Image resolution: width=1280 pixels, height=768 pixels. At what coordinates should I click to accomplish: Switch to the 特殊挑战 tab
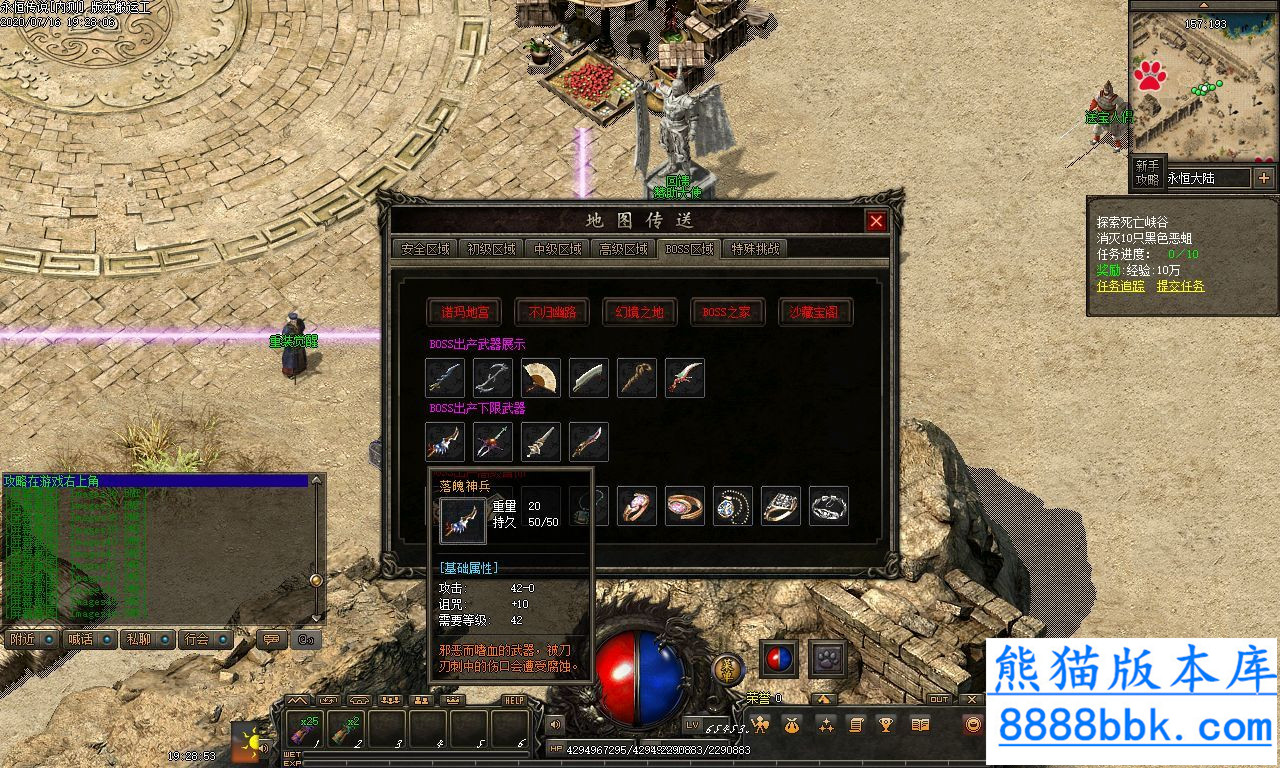755,249
